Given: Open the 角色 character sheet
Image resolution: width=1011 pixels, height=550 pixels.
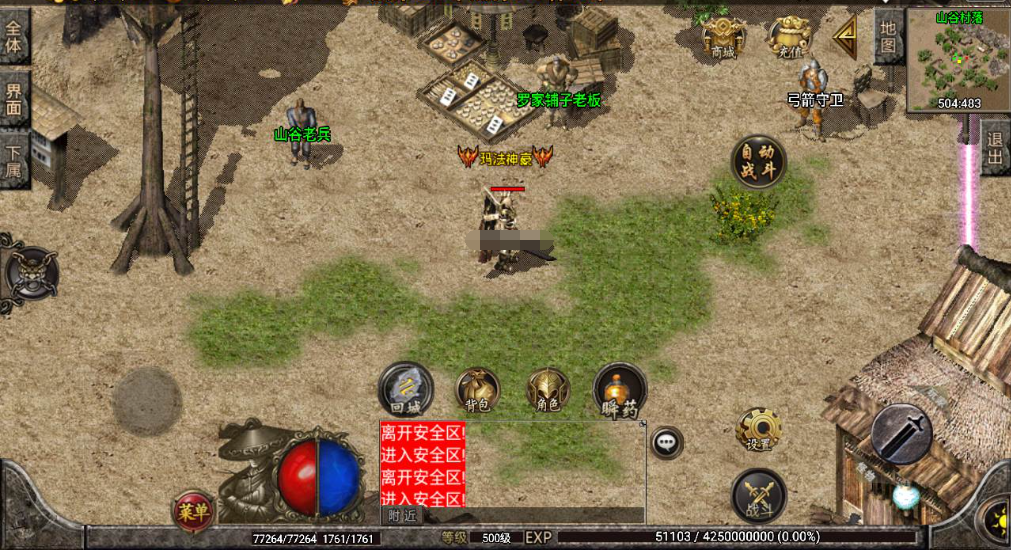Looking at the screenshot, I should coord(548,390).
